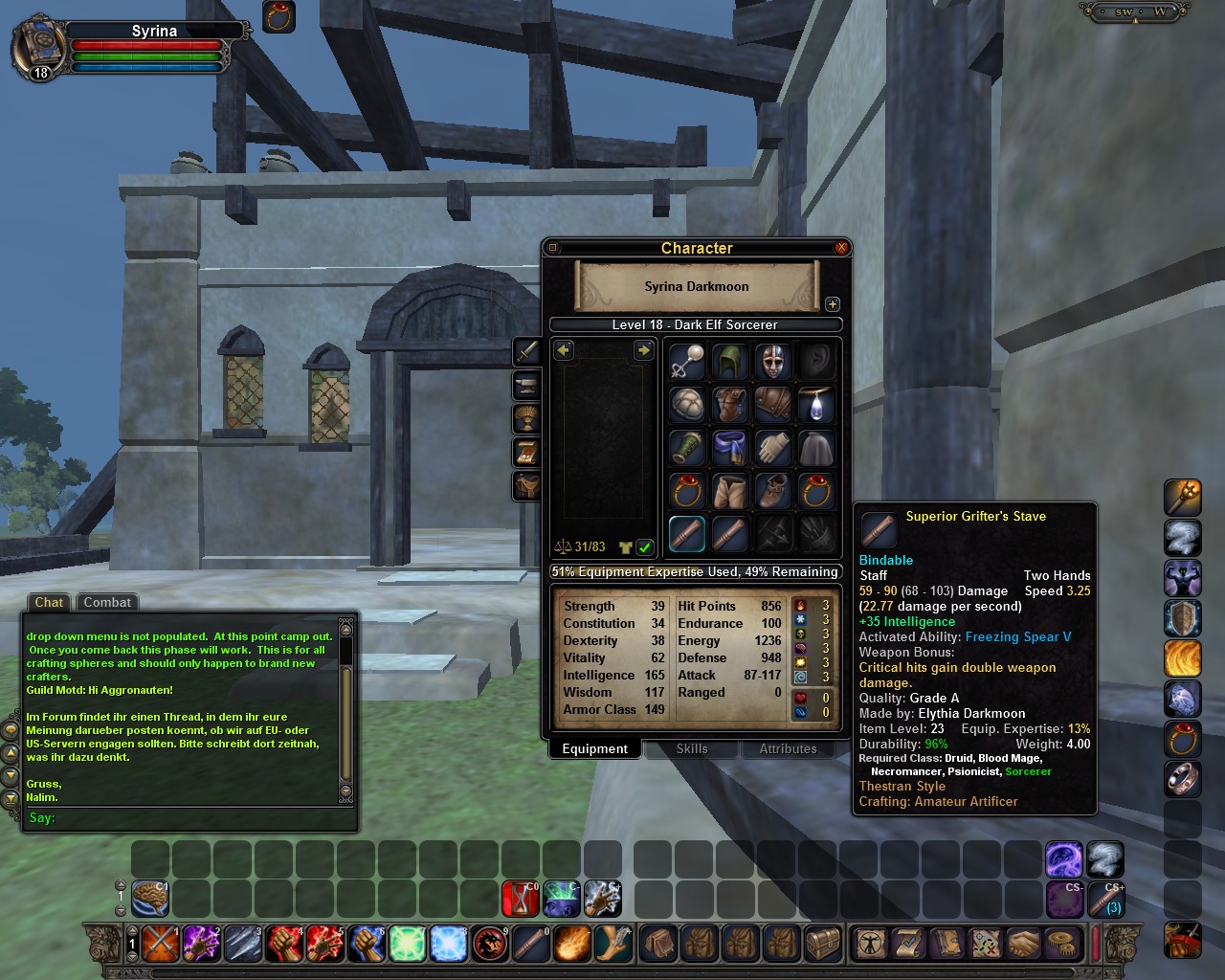1225x980 pixels.
Task: Open the treasure chest icon in the bottom bar
Action: tap(823, 944)
